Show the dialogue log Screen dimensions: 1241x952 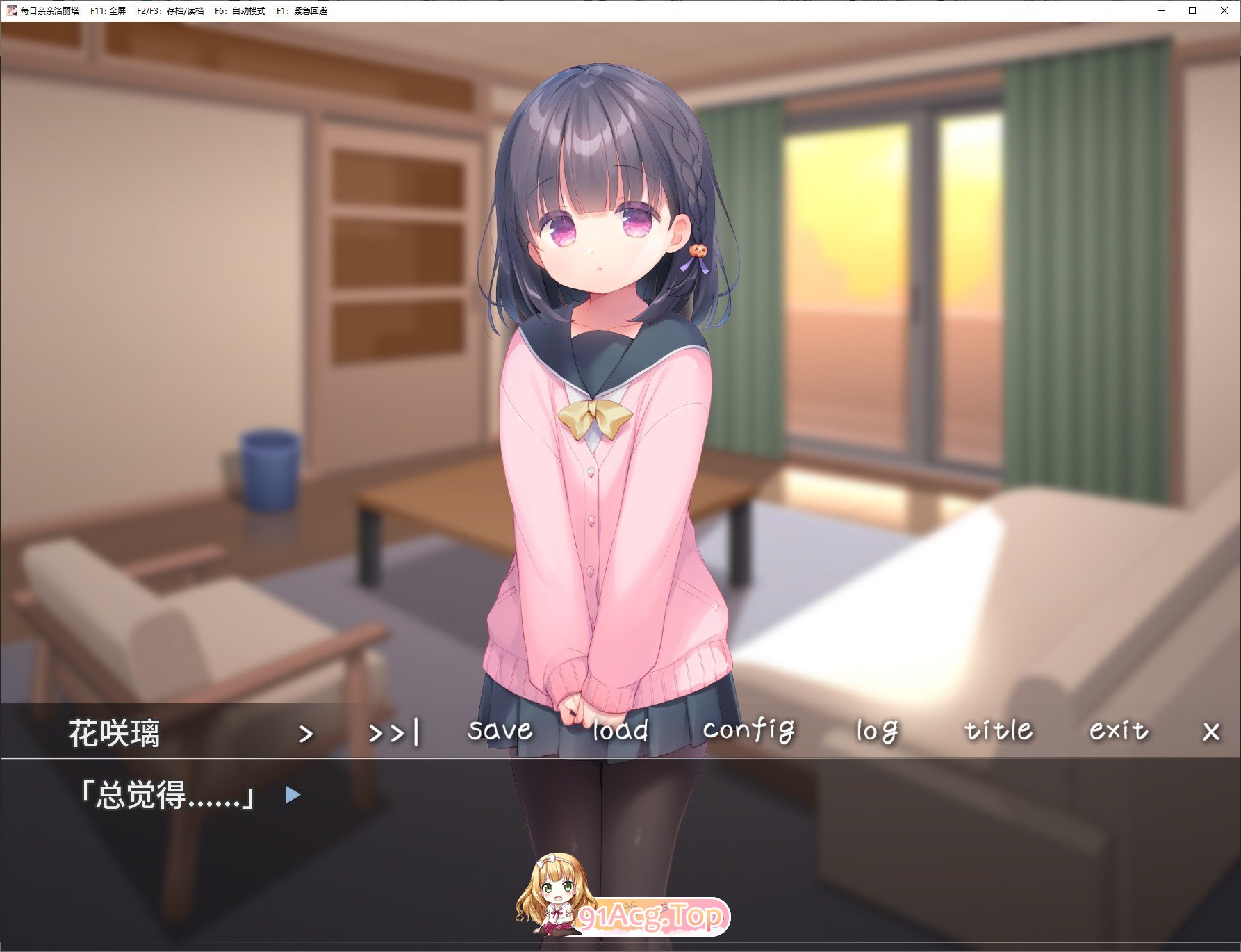pyautogui.click(x=877, y=731)
